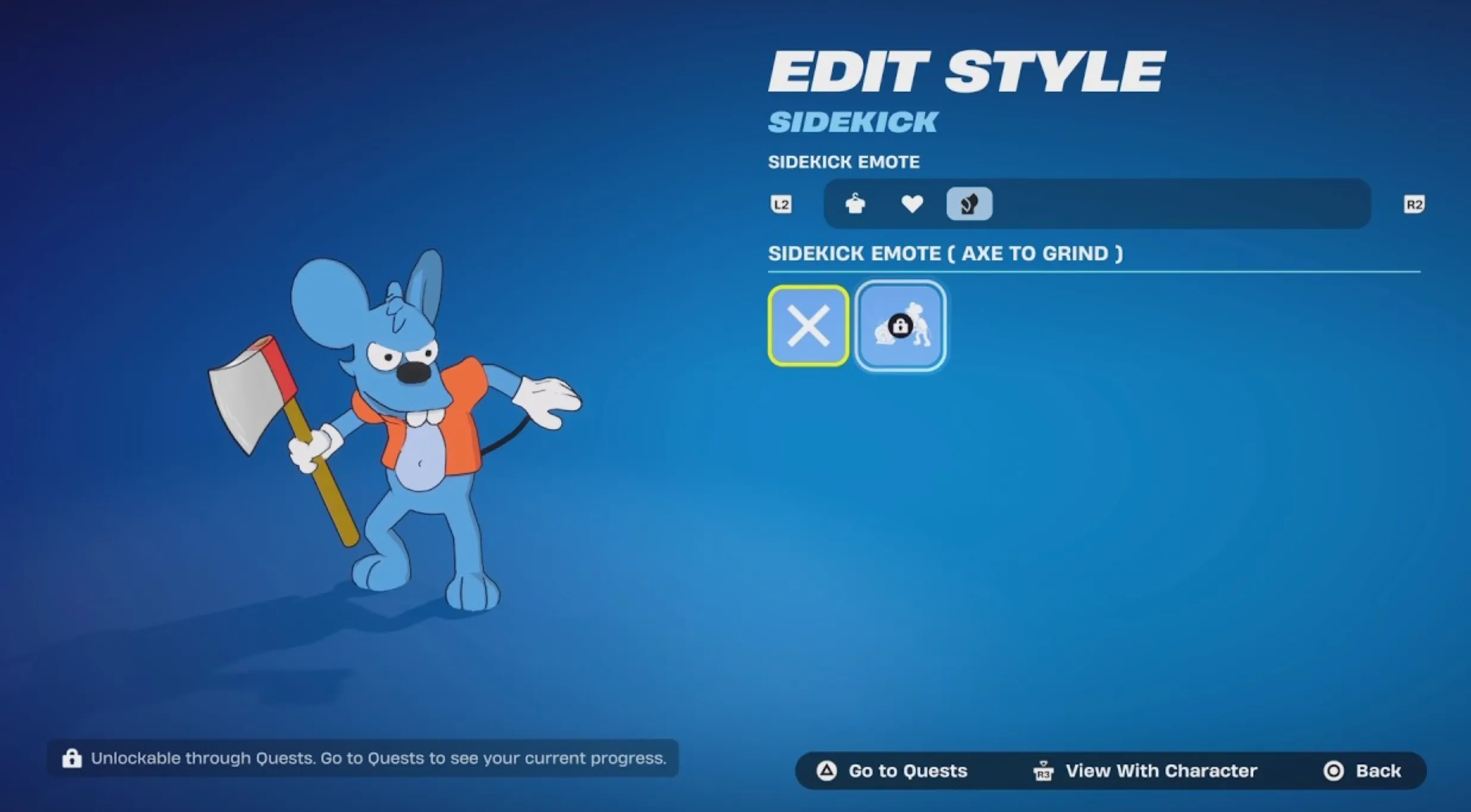This screenshot has height=812, width=1471.
Task: Click View With Character
Action: [1161, 770]
